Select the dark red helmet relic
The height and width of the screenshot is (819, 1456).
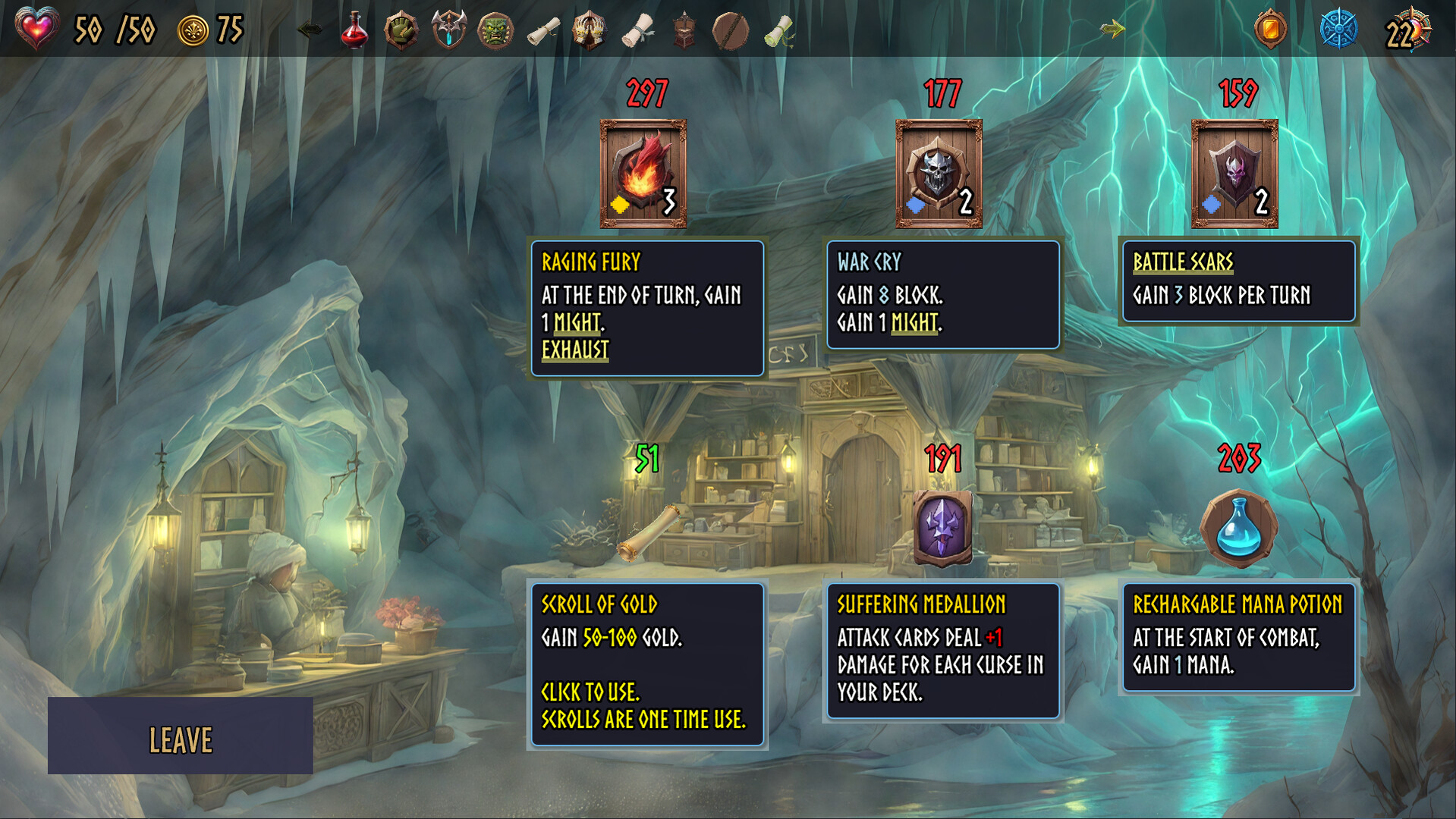pyautogui.click(x=684, y=30)
